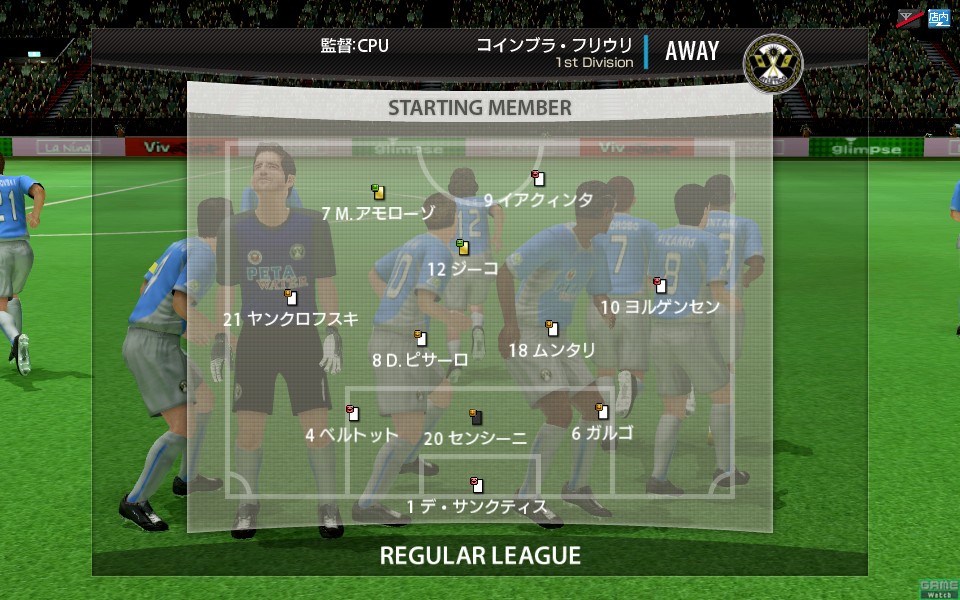Click the blue 店内 network icon
Image resolution: width=960 pixels, height=600 pixels.
coord(938,17)
